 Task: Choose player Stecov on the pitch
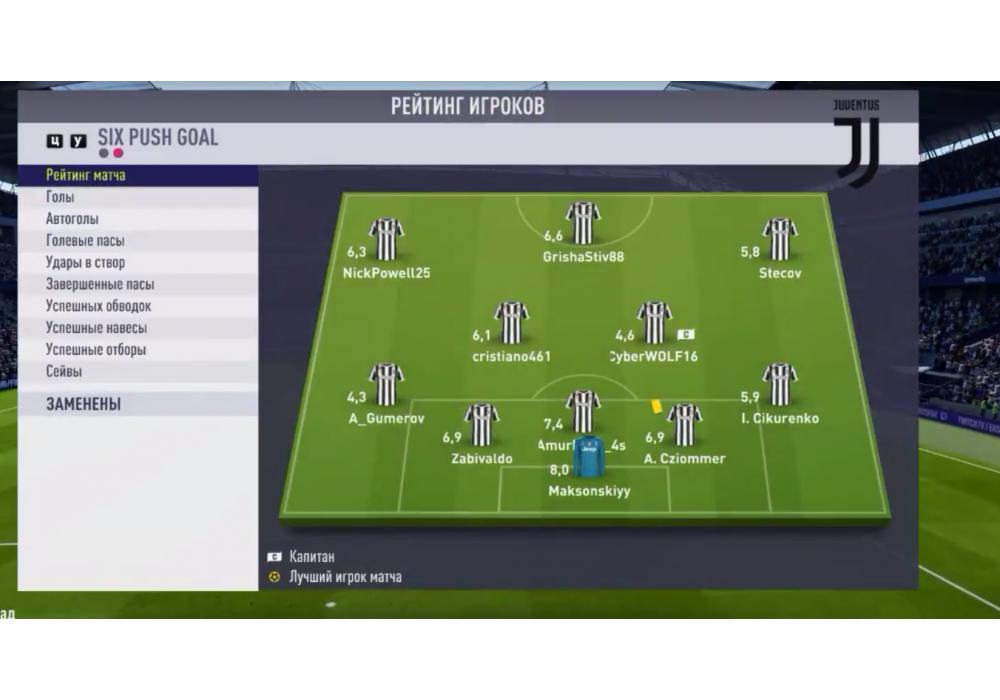pos(779,239)
